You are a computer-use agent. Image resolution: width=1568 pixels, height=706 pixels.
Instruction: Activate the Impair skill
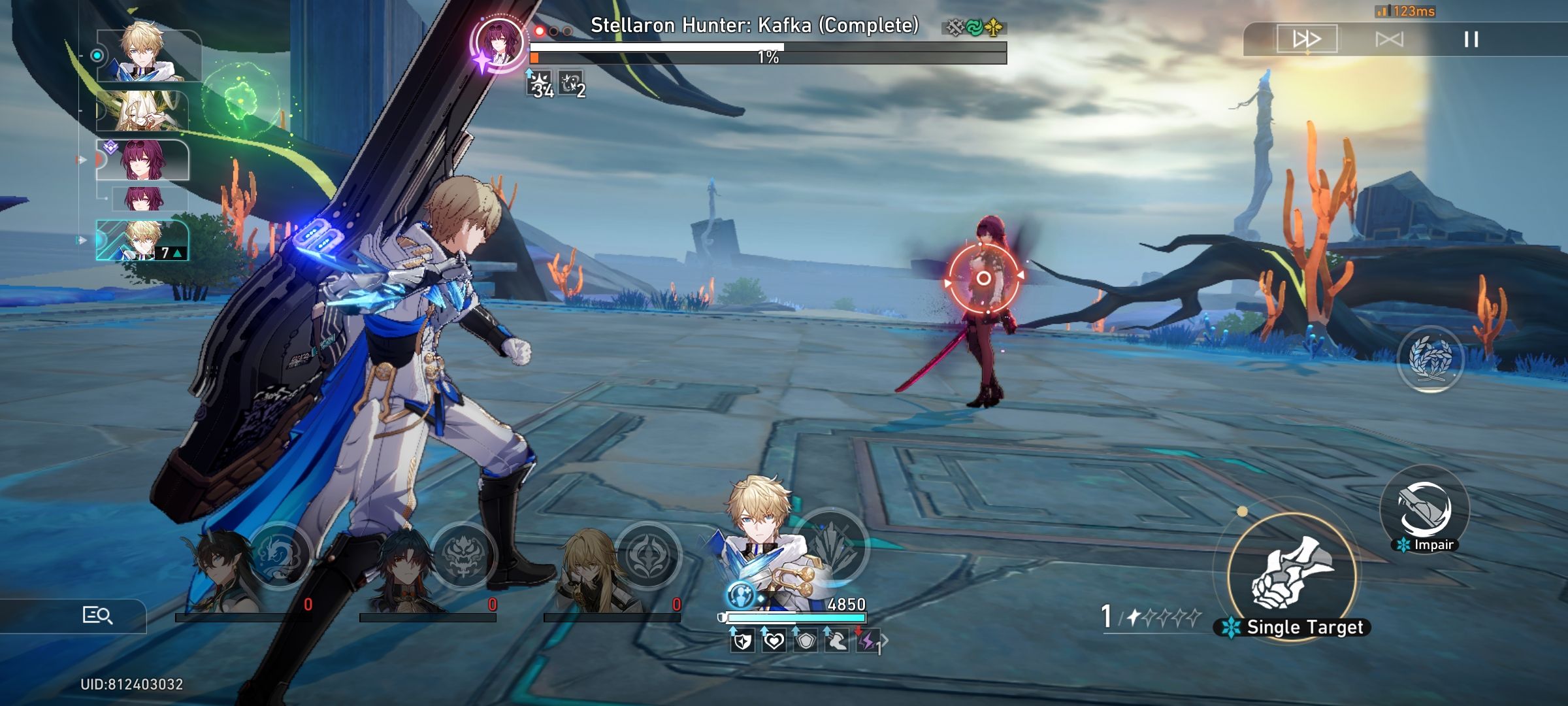[1425, 510]
